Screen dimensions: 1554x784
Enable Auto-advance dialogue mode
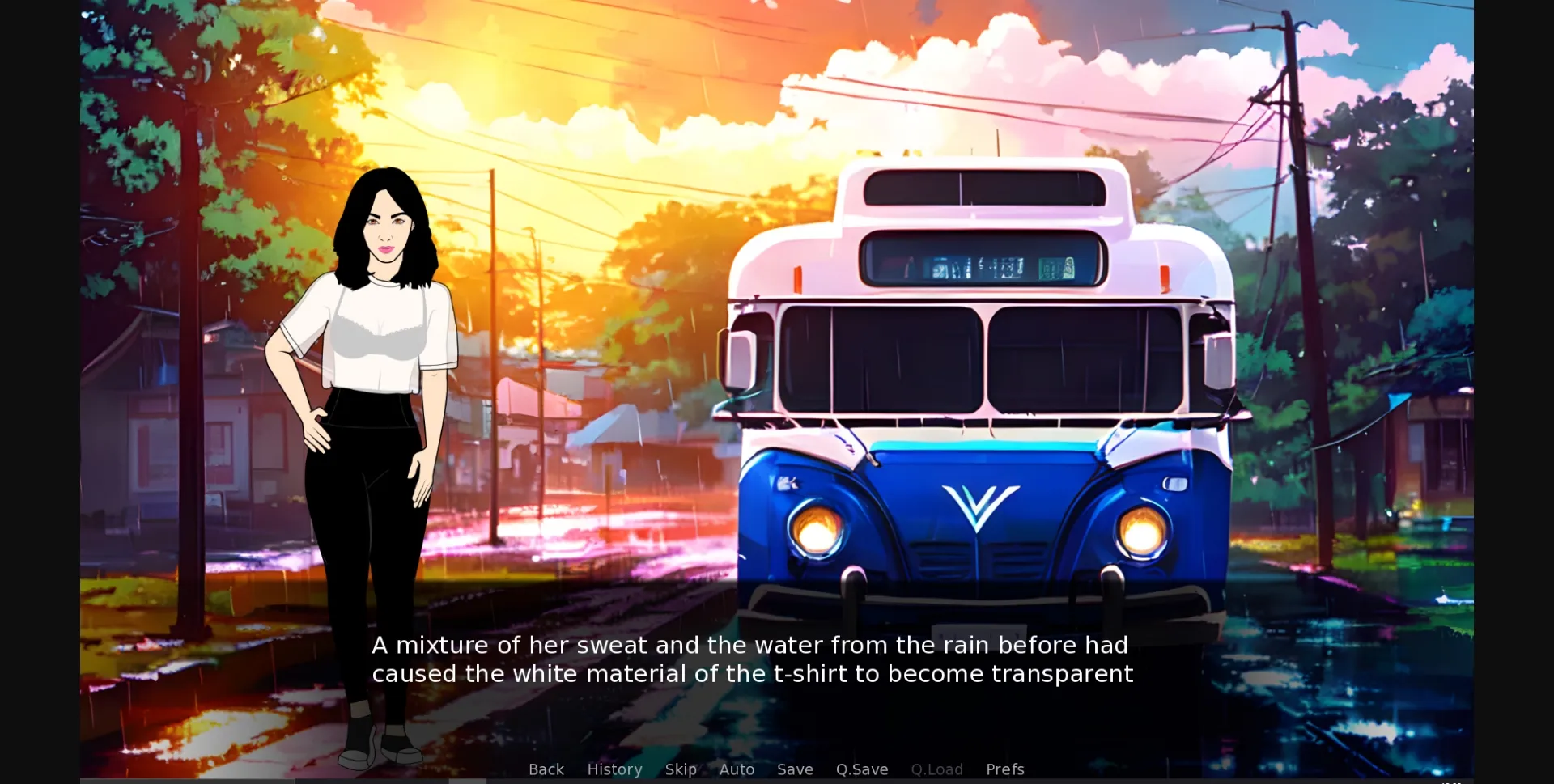coord(737,769)
